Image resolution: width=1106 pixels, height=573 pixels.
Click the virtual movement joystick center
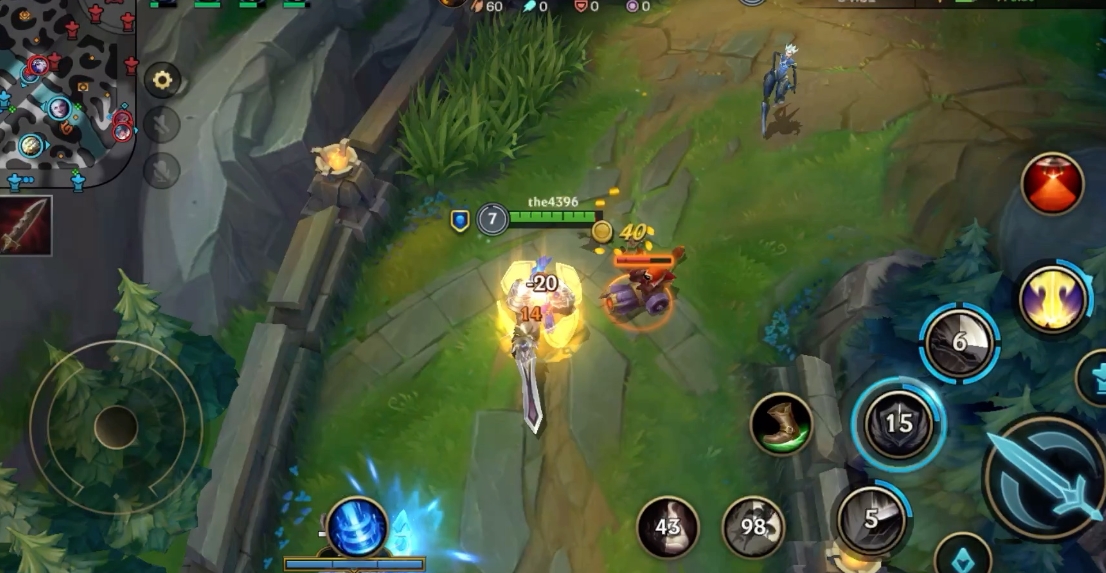pos(116,427)
